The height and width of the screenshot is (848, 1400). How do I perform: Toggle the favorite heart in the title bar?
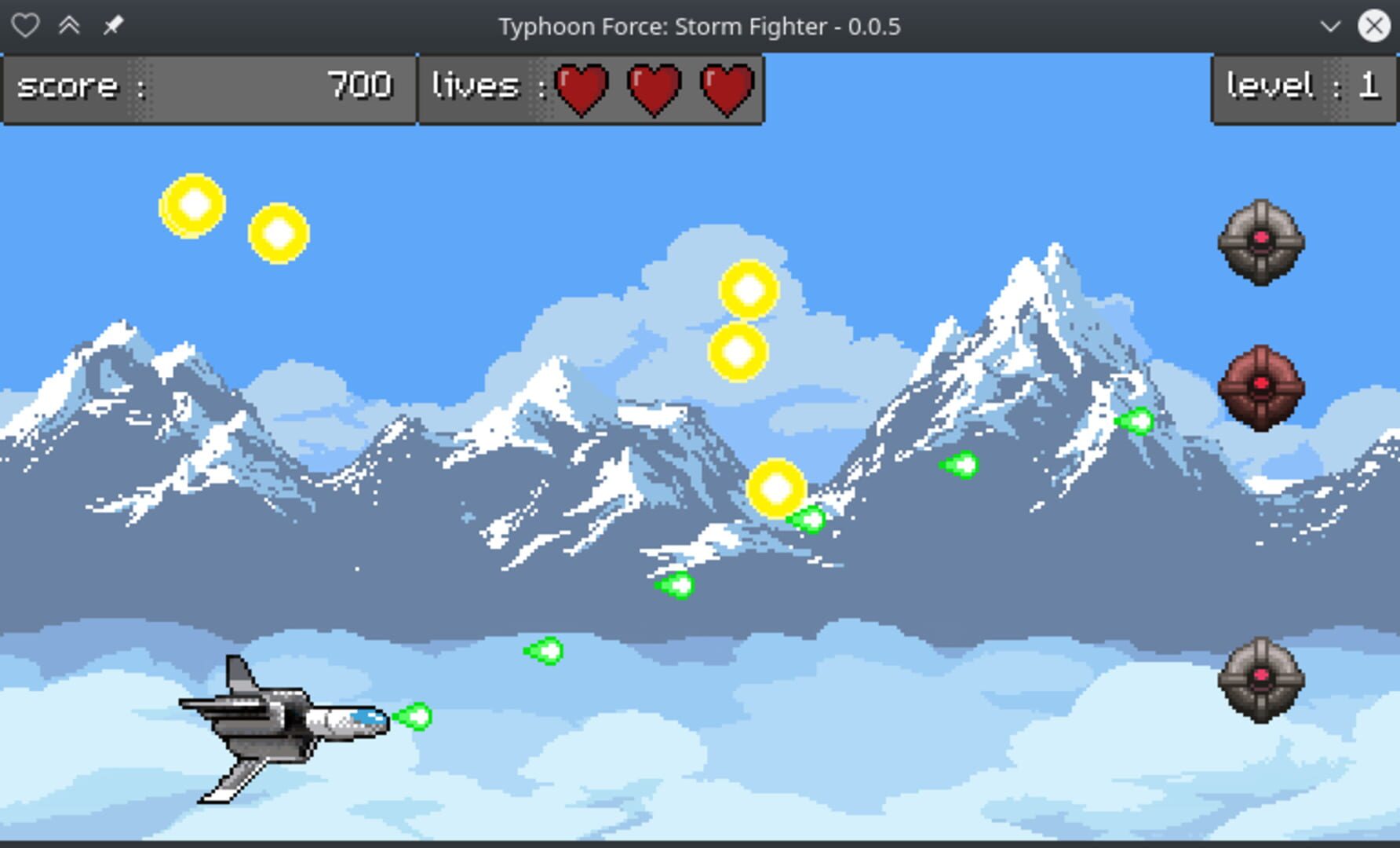click(26, 25)
